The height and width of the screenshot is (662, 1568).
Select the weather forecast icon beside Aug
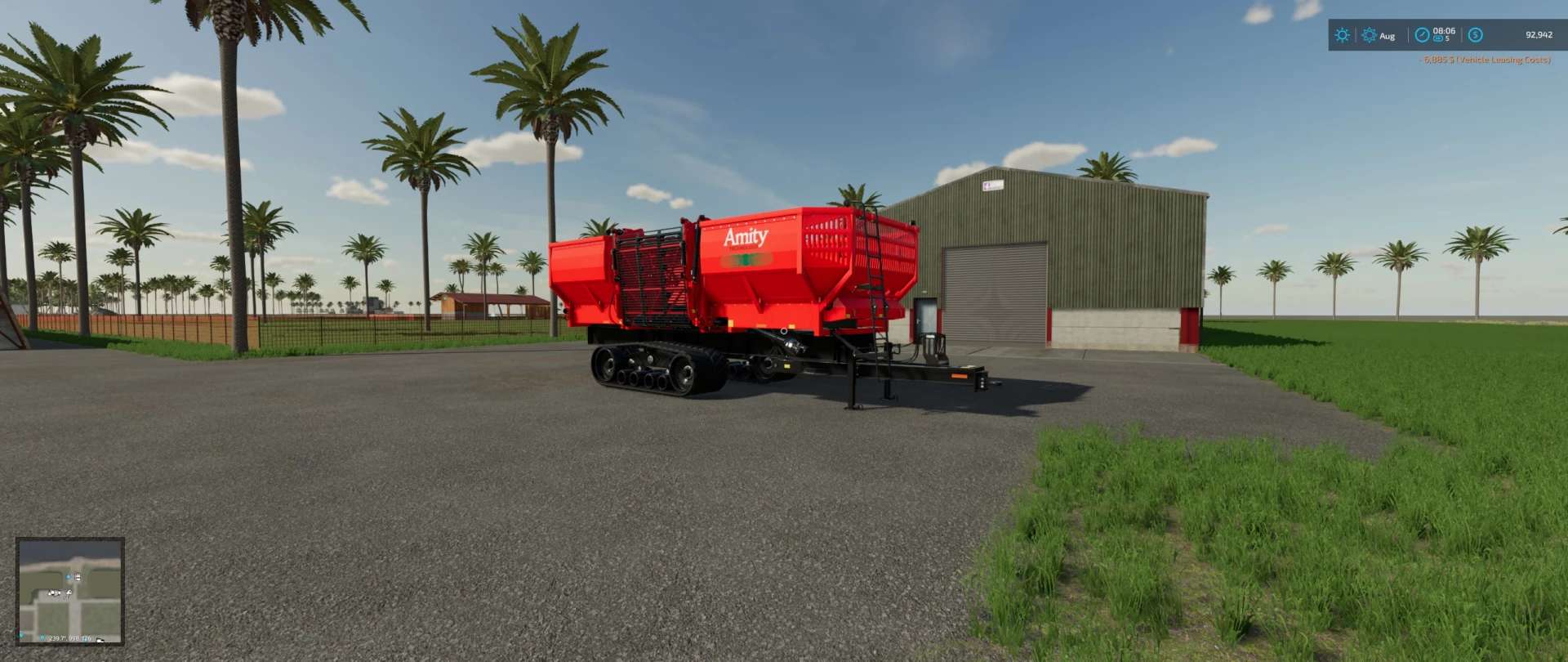click(1369, 37)
